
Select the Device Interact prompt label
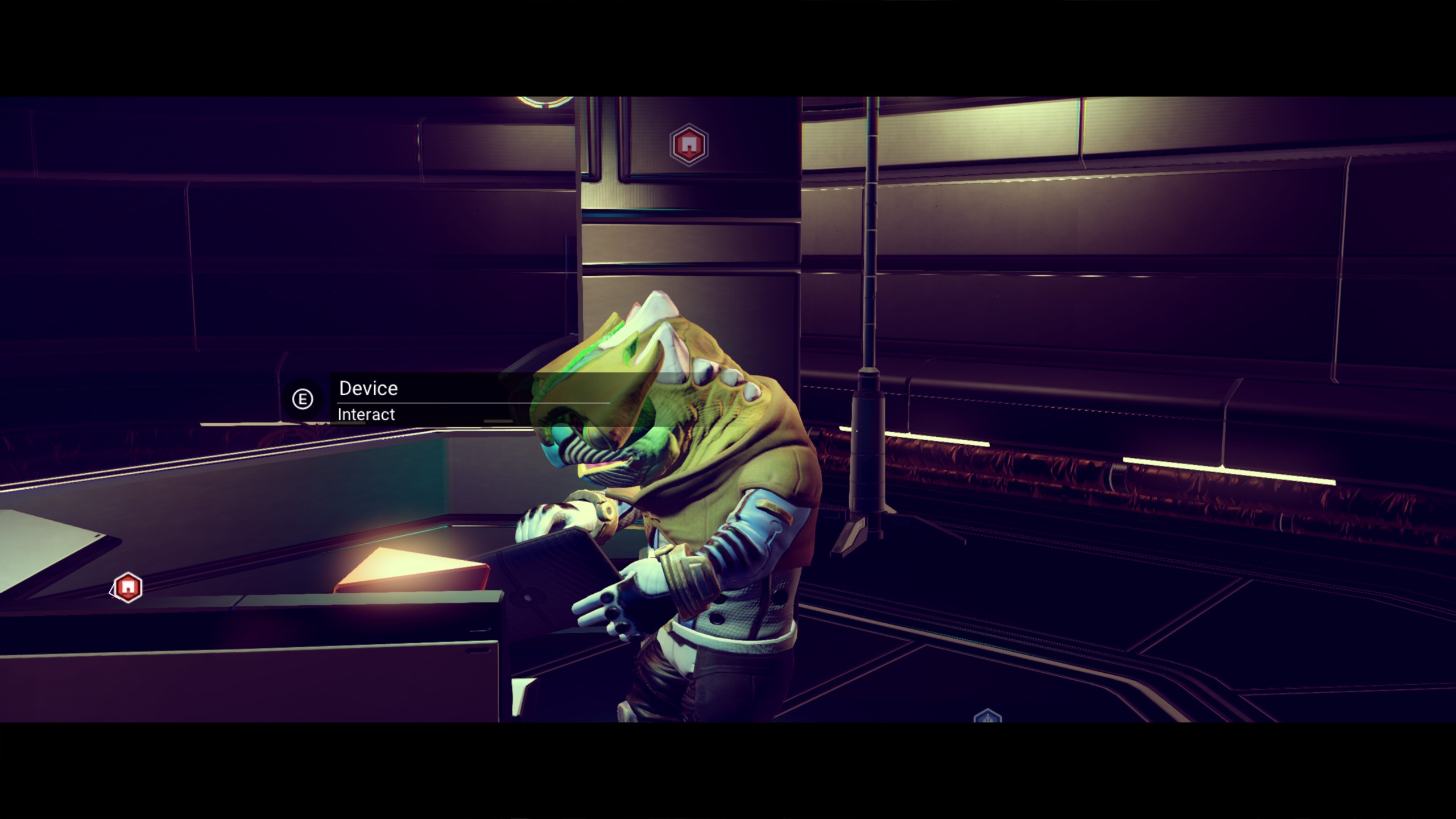[x=367, y=400]
